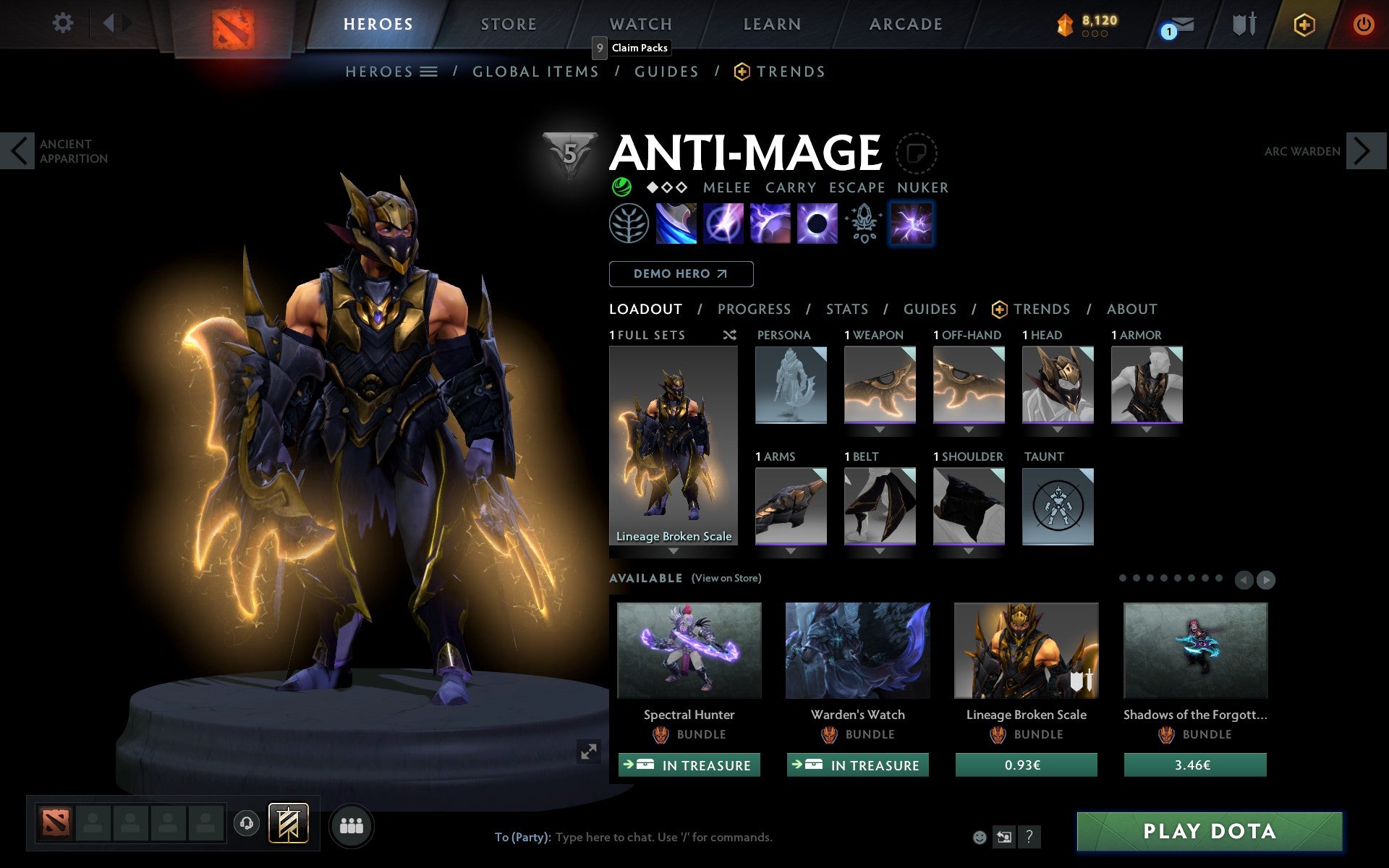Click the power button to exit
Screen dimensions: 1389x868
coord(1363,24)
